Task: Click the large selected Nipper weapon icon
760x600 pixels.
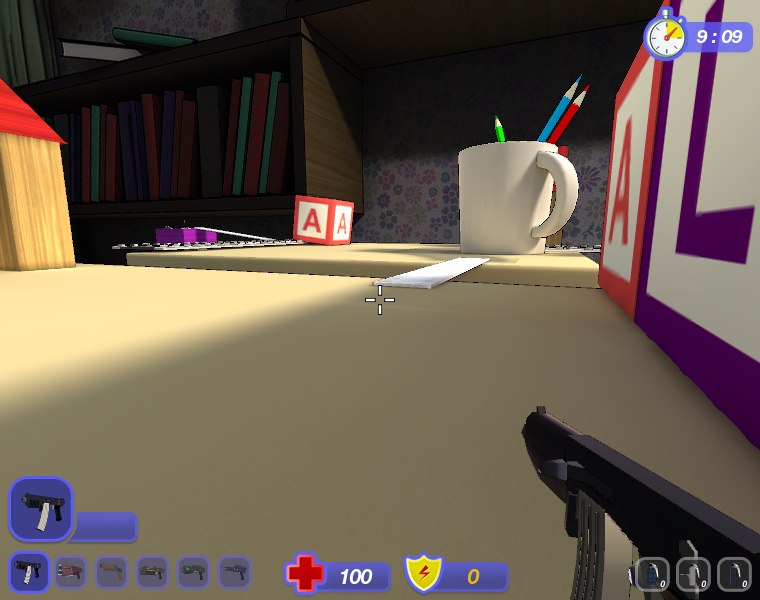Action: click(41, 509)
